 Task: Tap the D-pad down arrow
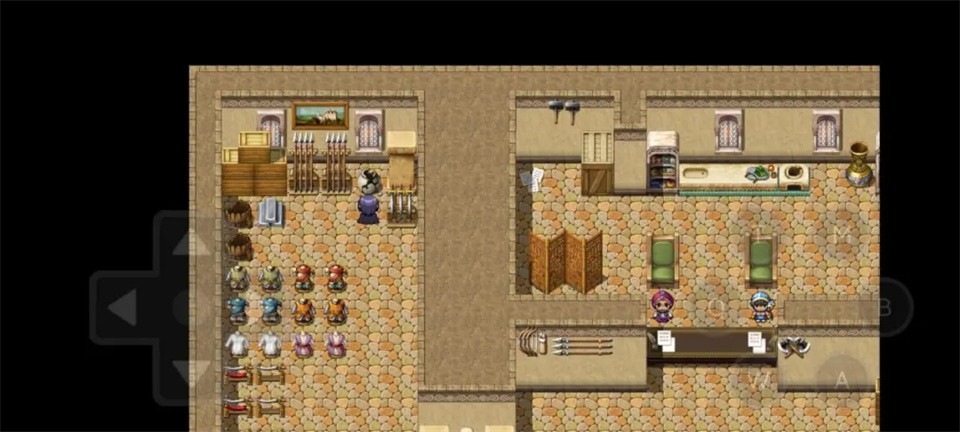[x=191, y=372]
